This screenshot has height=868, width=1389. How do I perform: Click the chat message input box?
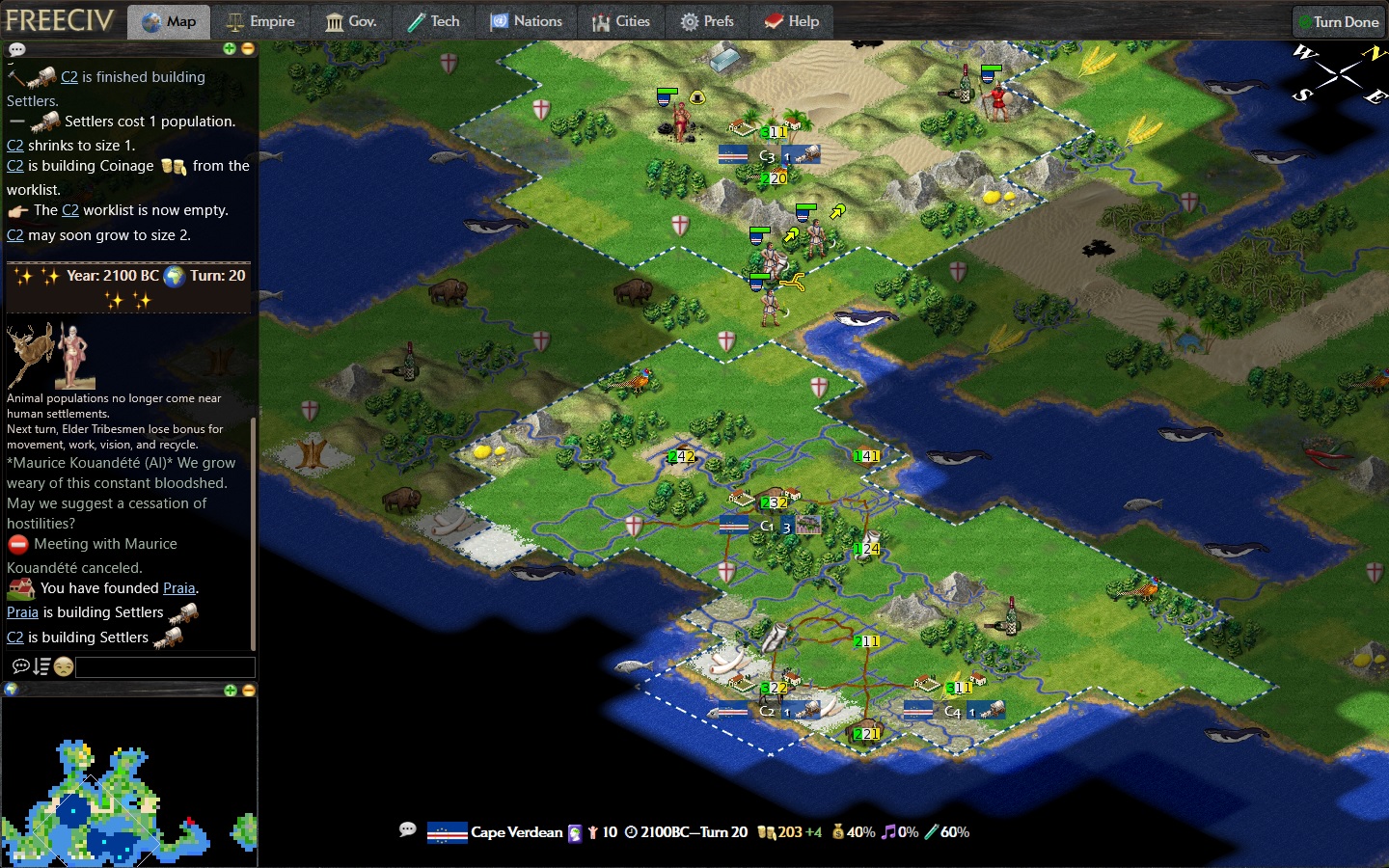pyautogui.click(x=165, y=666)
